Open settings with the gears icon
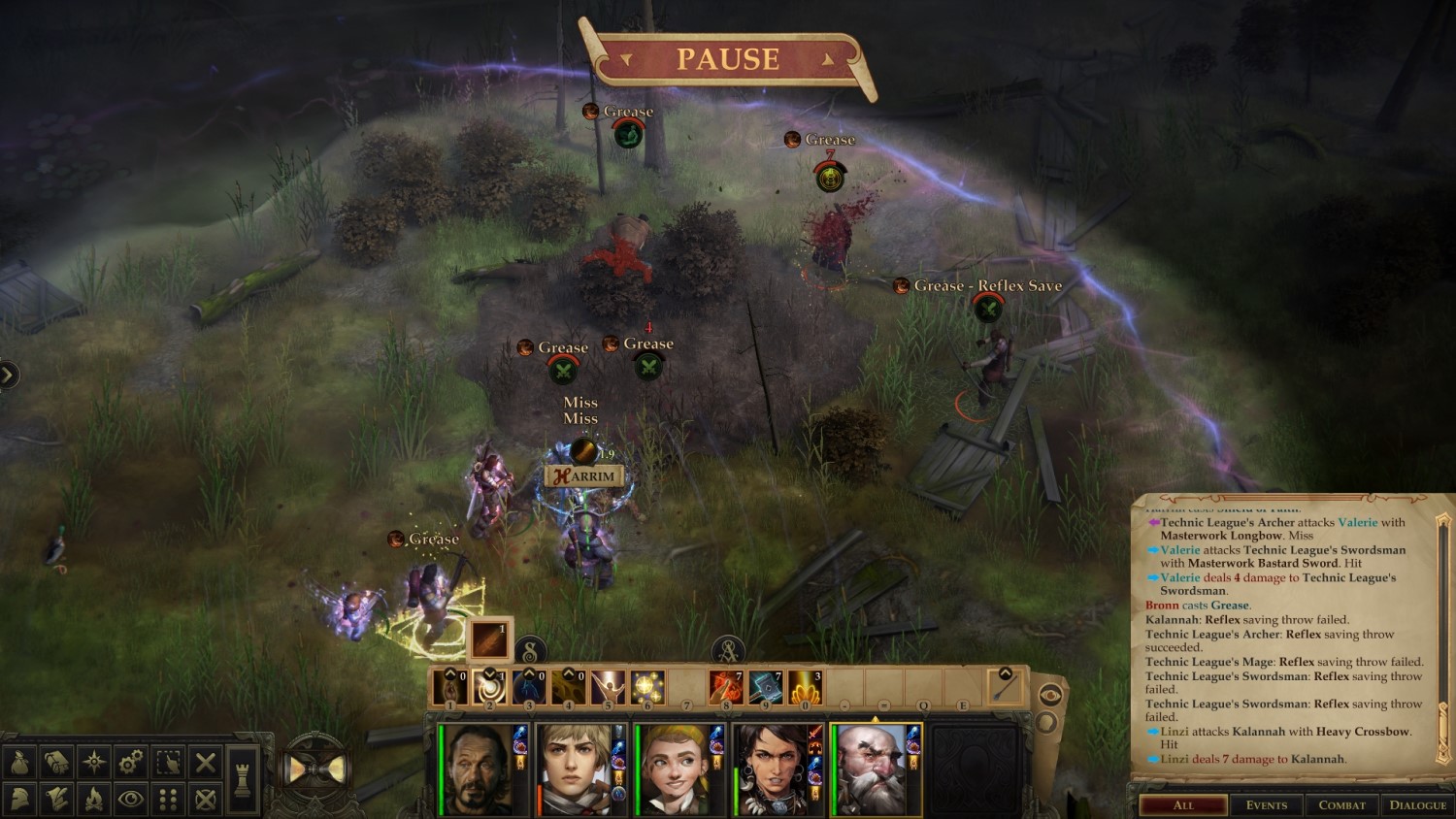The height and width of the screenshot is (819, 1456). [x=131, y=763]
